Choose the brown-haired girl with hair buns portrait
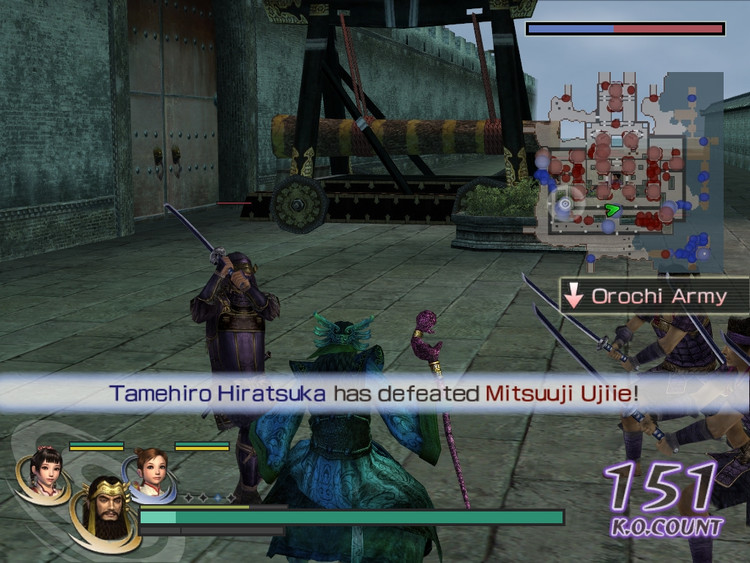This screenshot has width=750, height=563. click(x=150, y=473)
